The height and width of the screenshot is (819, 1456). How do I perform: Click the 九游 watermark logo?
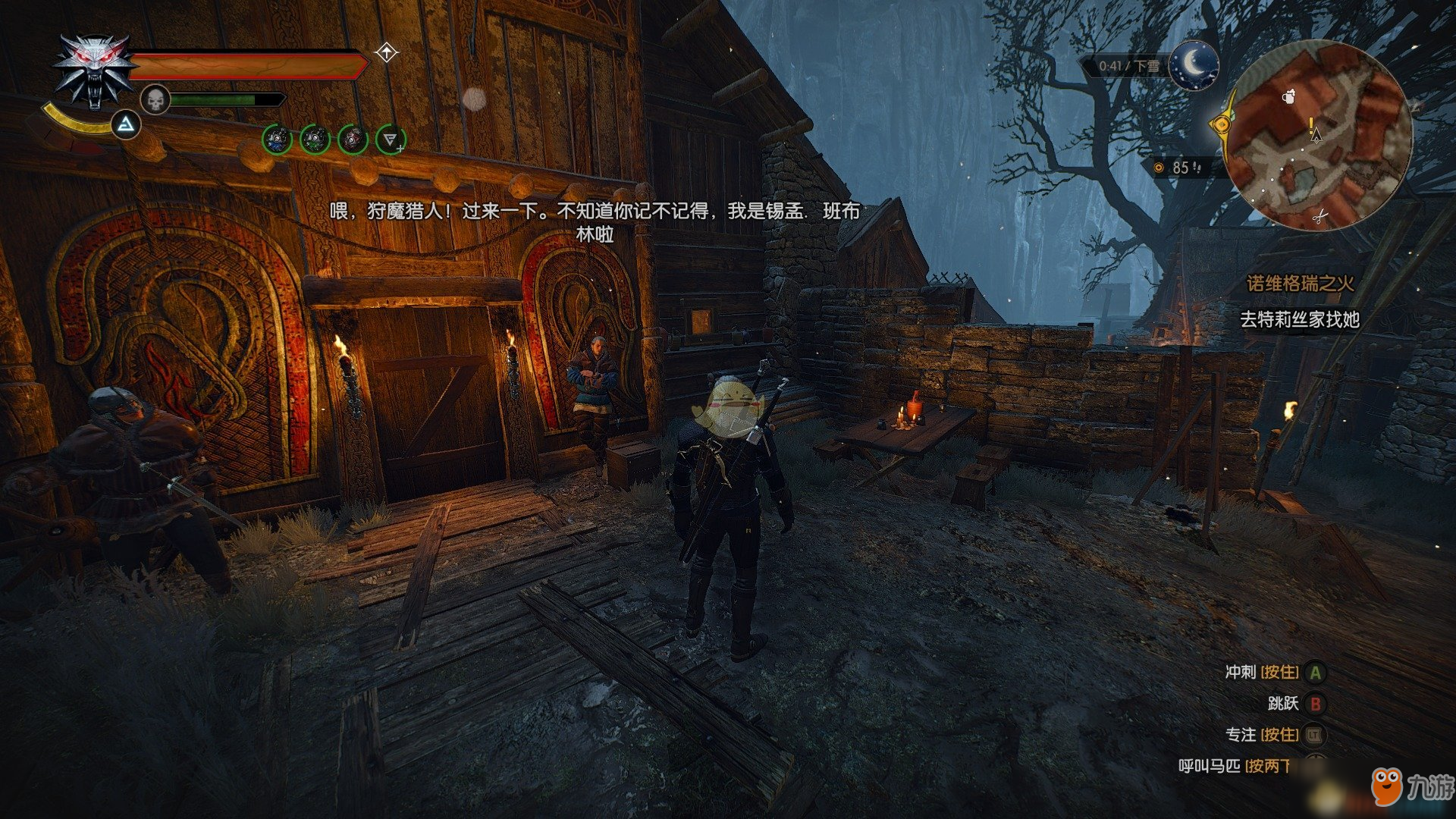tap(1410, 787)
